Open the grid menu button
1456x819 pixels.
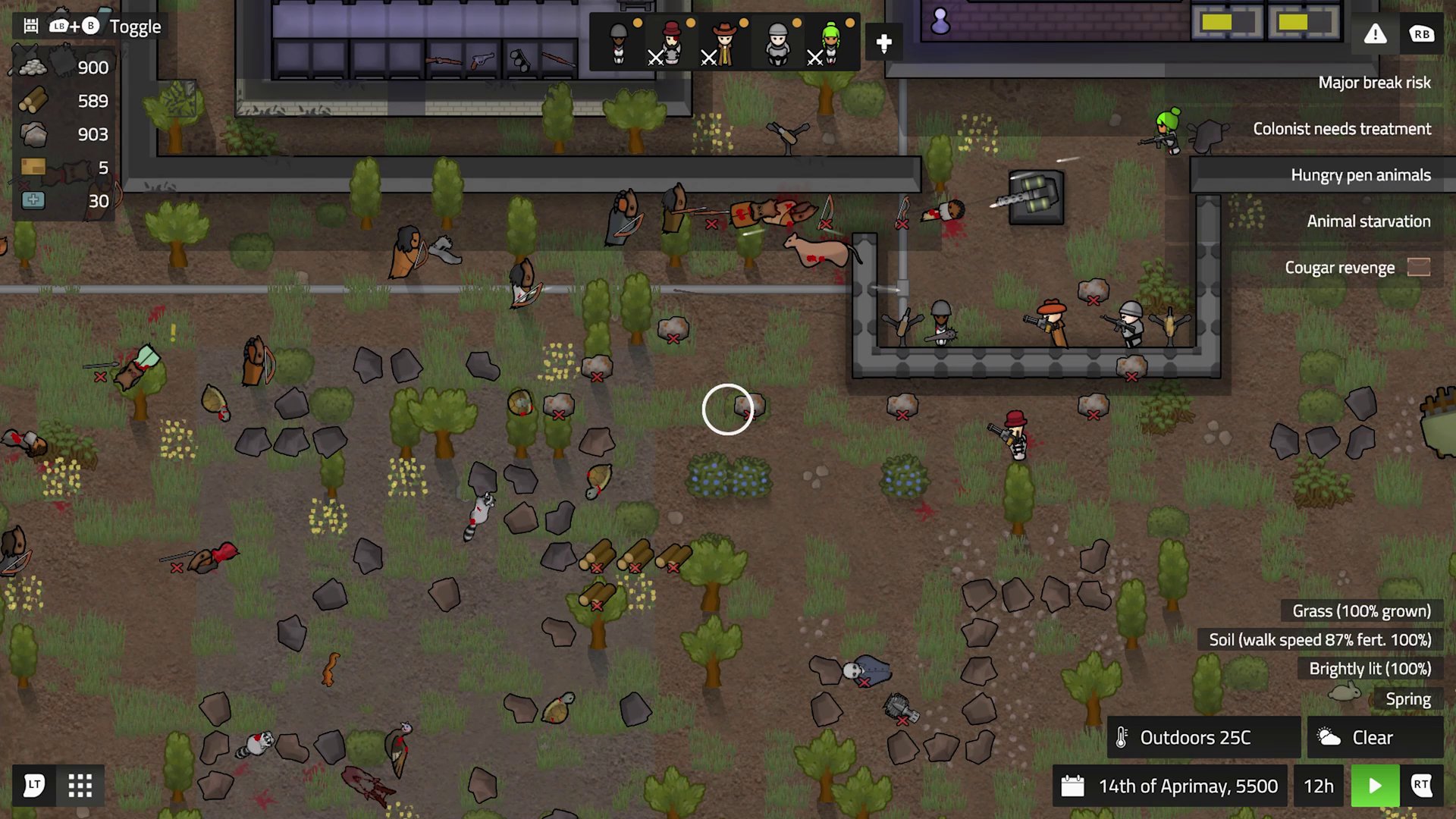pyautogui.click(x=80, y=786)
